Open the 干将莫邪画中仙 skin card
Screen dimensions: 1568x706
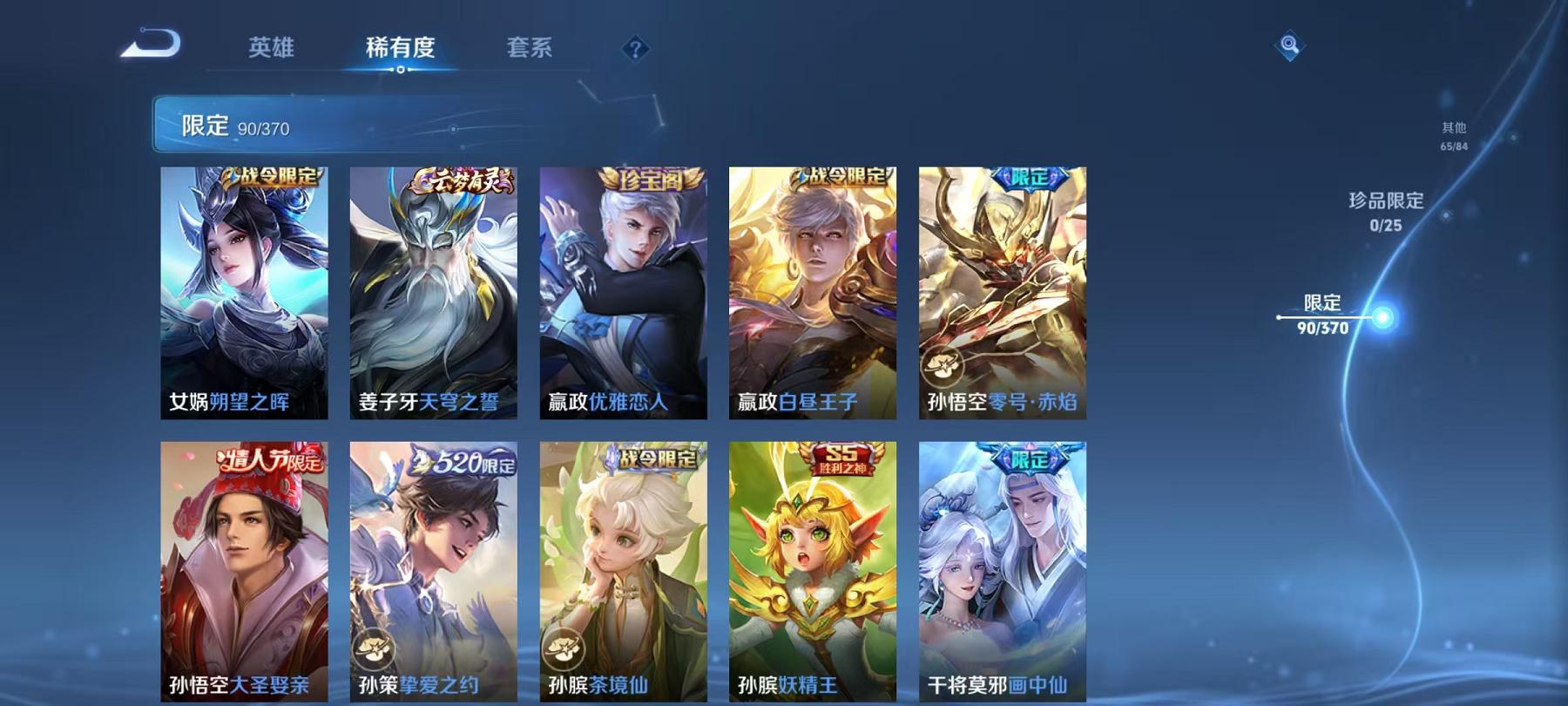(x=1002, y=567)
